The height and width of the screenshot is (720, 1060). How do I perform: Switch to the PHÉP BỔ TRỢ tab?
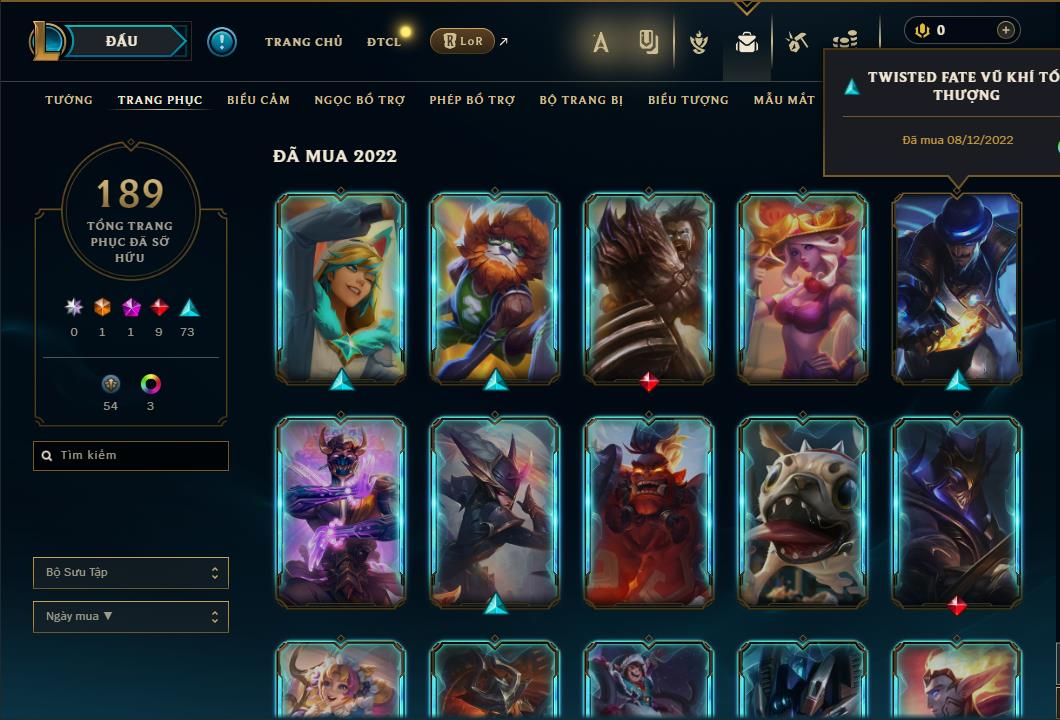tap(472, 100)
